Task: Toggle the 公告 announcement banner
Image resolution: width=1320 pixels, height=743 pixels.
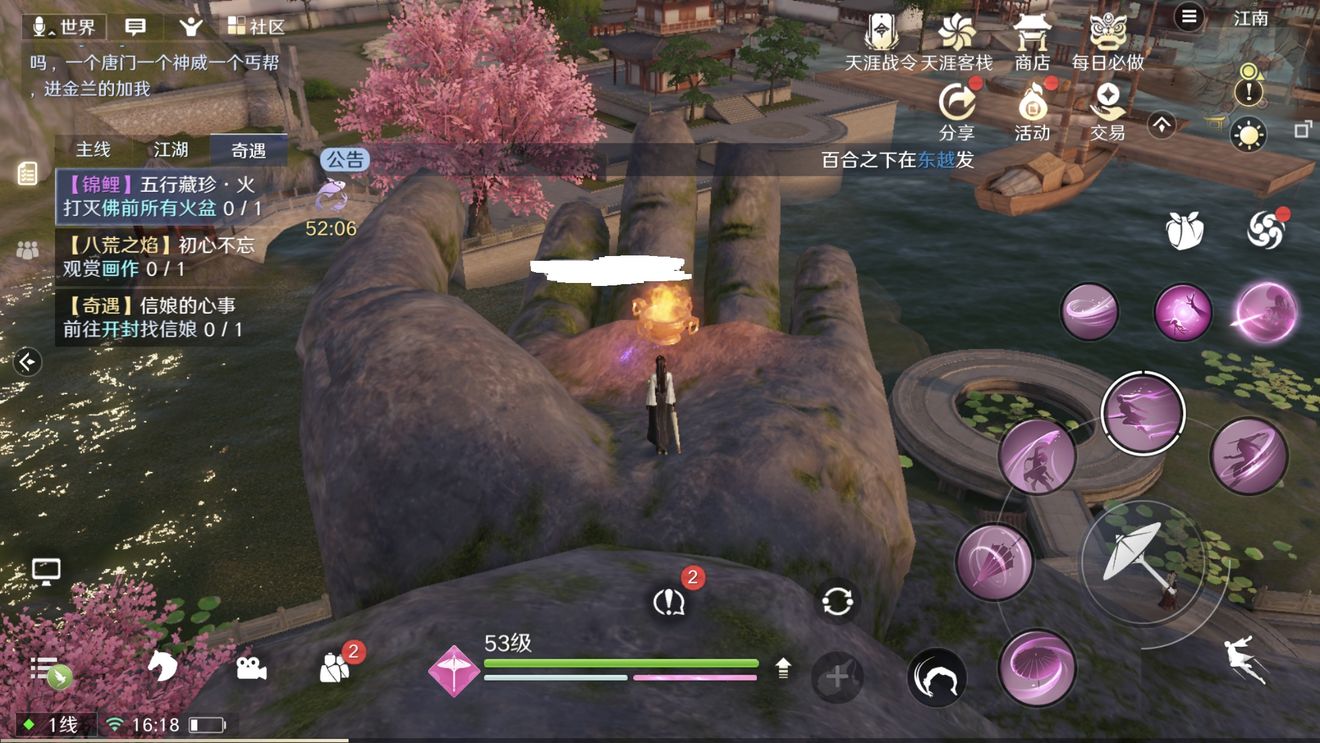Action: pyautogui.click(x=344, y=160)
